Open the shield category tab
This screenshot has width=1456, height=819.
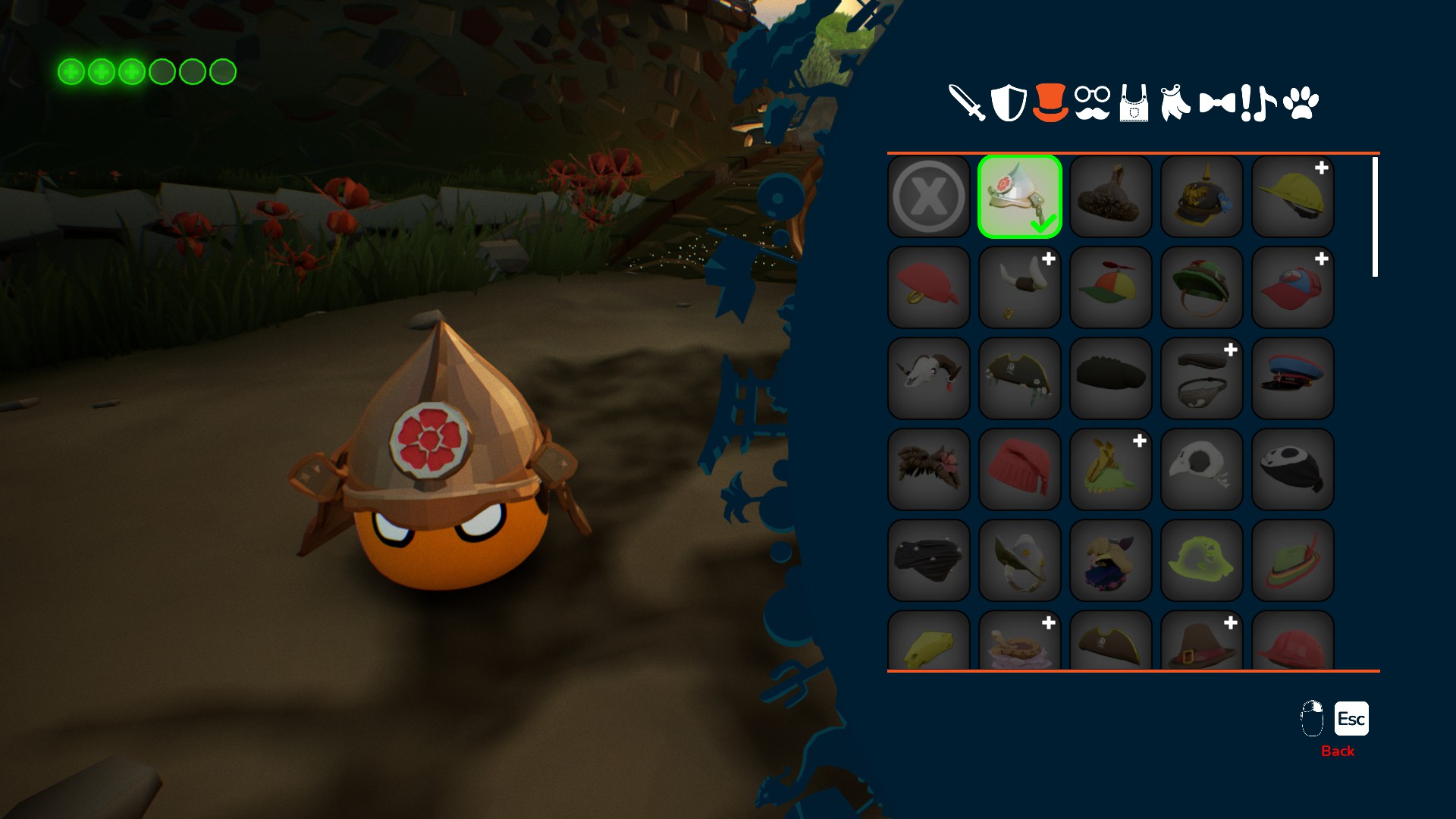click(x=1009, y=102)
